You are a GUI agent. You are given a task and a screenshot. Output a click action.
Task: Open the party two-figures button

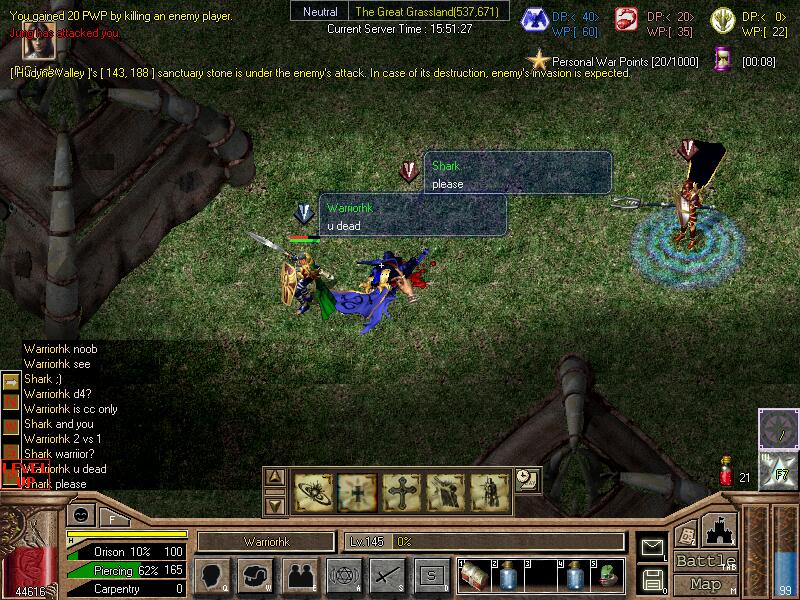[x=299, y=576]
